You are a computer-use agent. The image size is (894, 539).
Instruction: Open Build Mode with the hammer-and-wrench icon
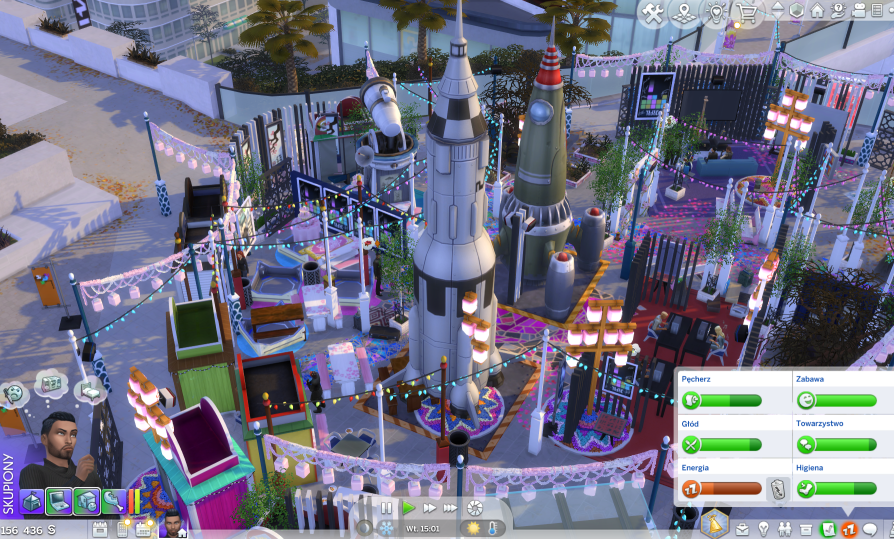(653, 13)
